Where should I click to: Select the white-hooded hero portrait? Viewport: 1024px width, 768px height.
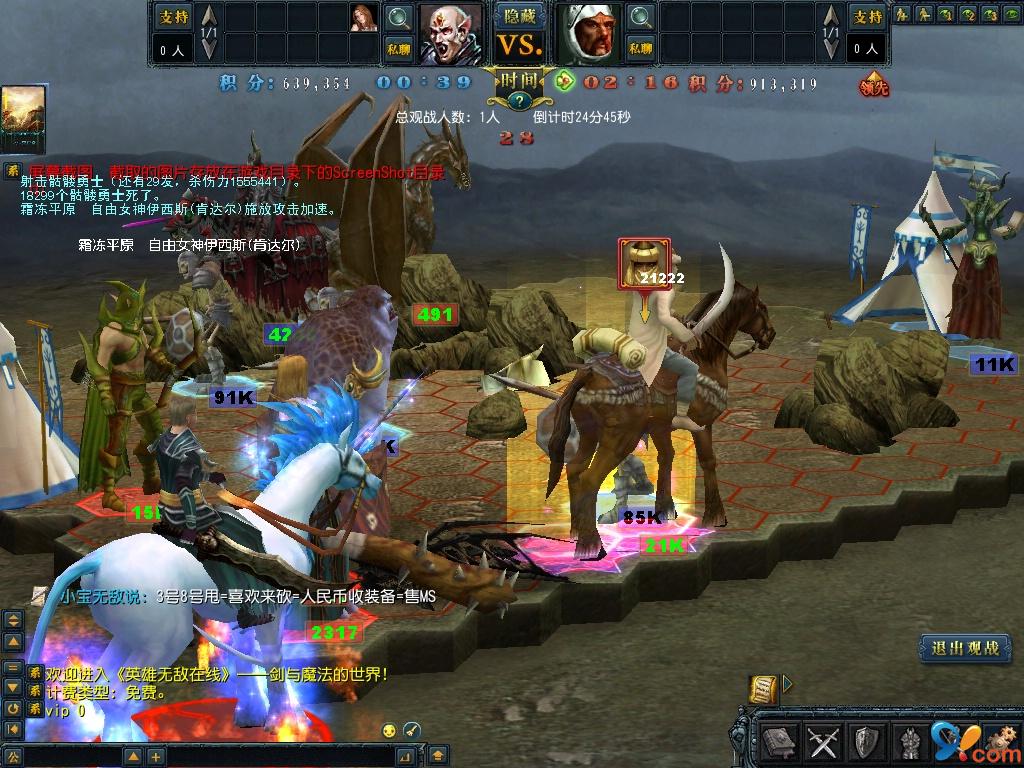589,34
